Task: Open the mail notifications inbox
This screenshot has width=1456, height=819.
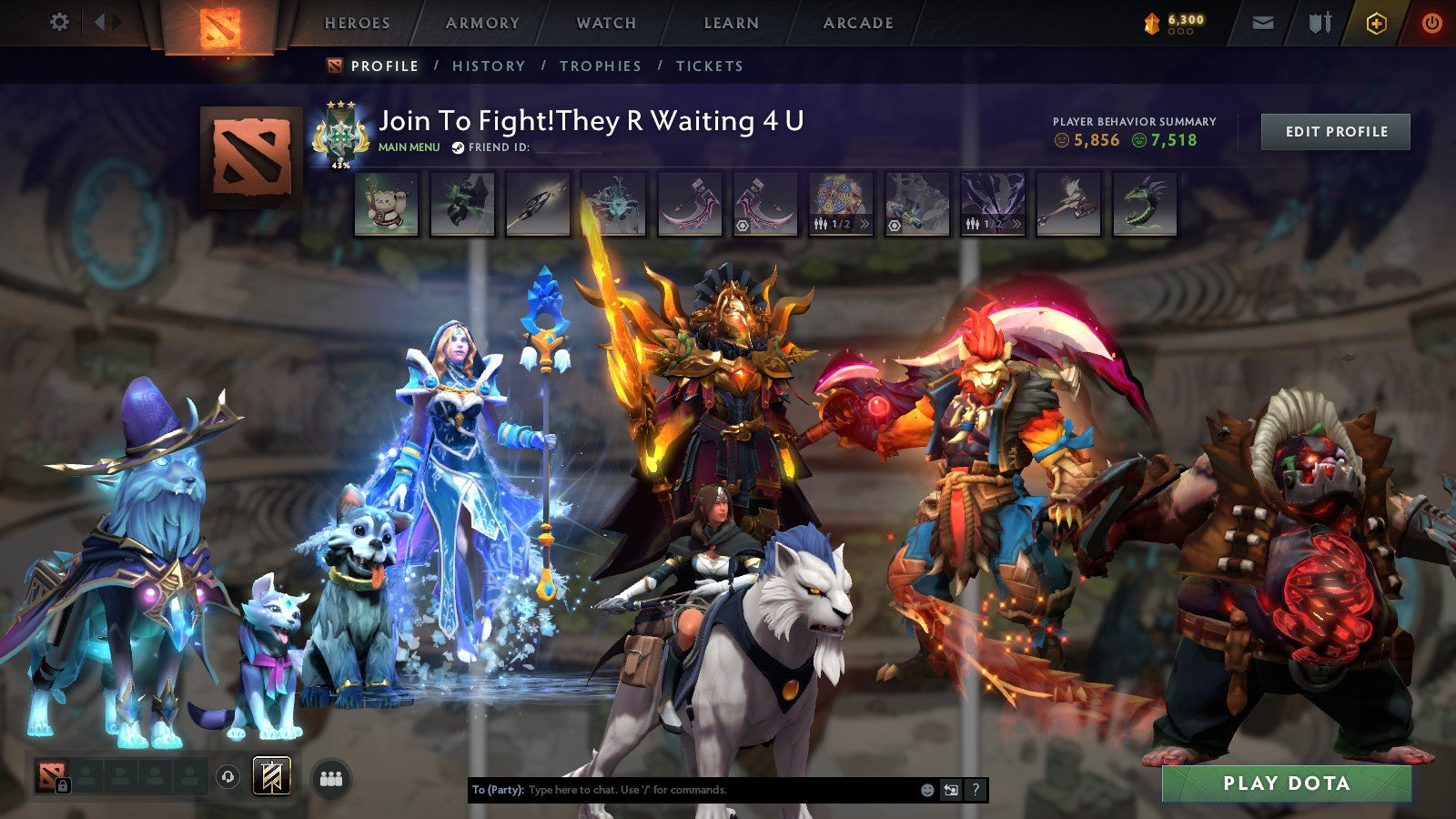Action: click(x=1265, y=22)
